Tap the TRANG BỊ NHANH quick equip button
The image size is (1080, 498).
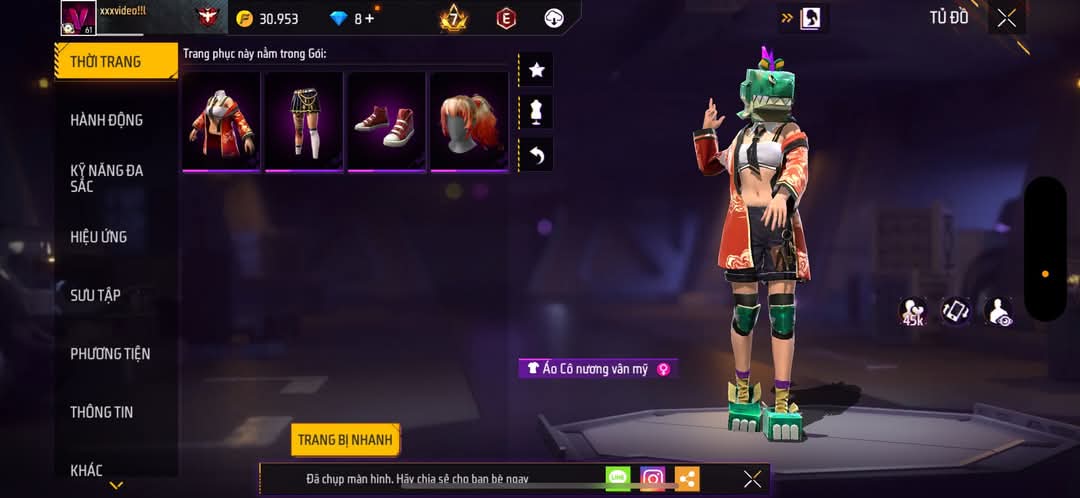[346, 440]
